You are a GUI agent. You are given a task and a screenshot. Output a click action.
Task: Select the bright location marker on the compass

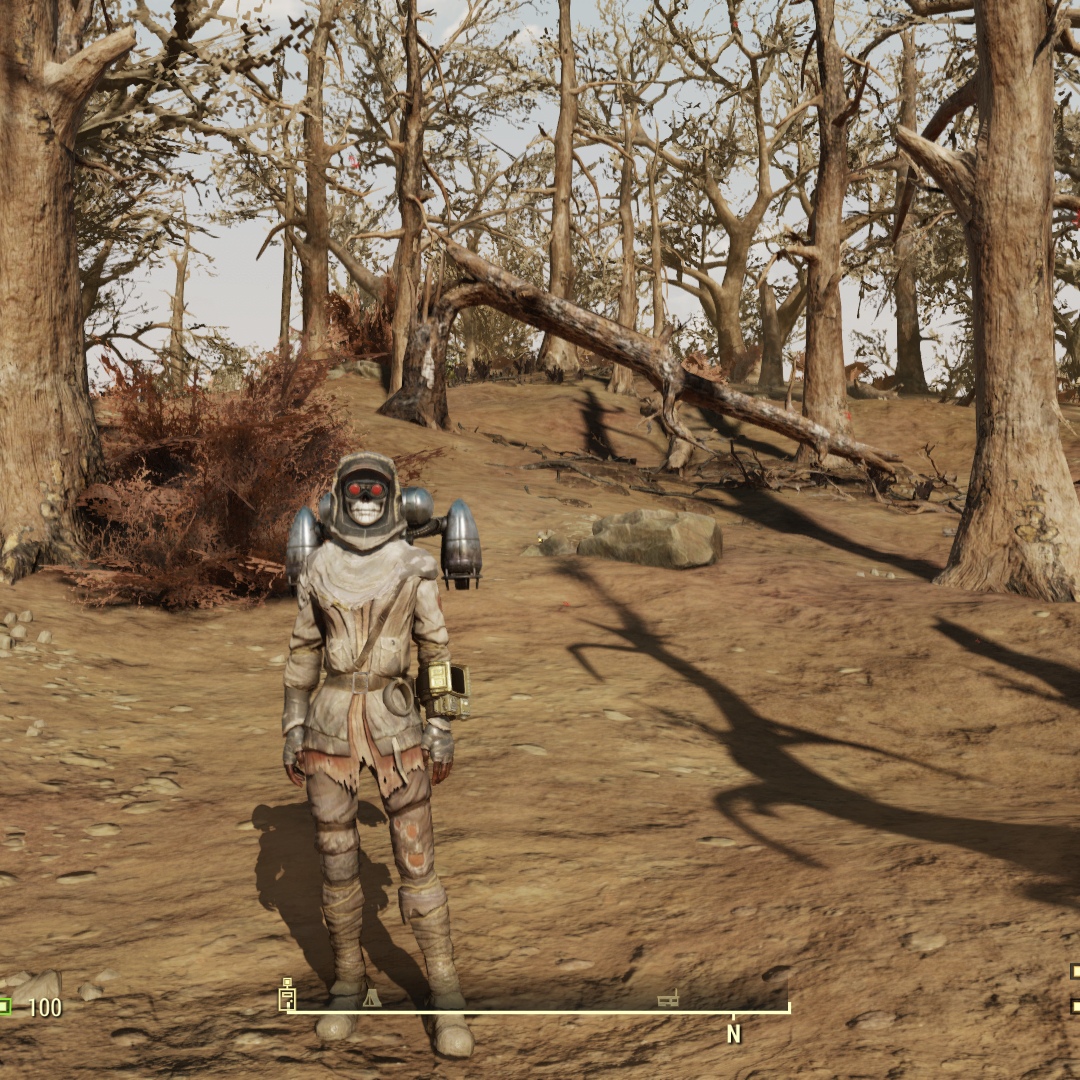(x=287, y=994)
